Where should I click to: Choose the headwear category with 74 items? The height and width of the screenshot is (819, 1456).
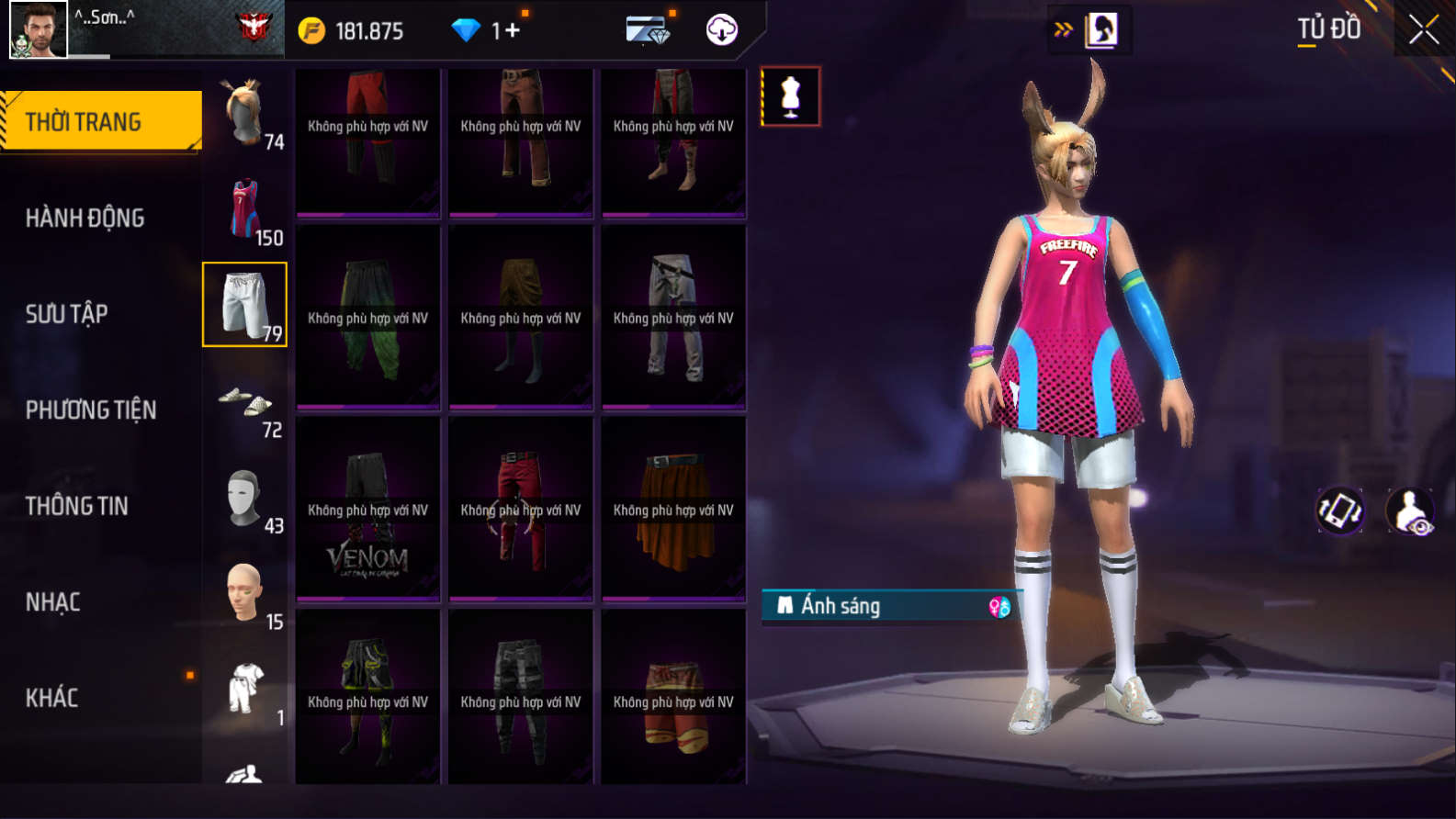click(245, 114)
